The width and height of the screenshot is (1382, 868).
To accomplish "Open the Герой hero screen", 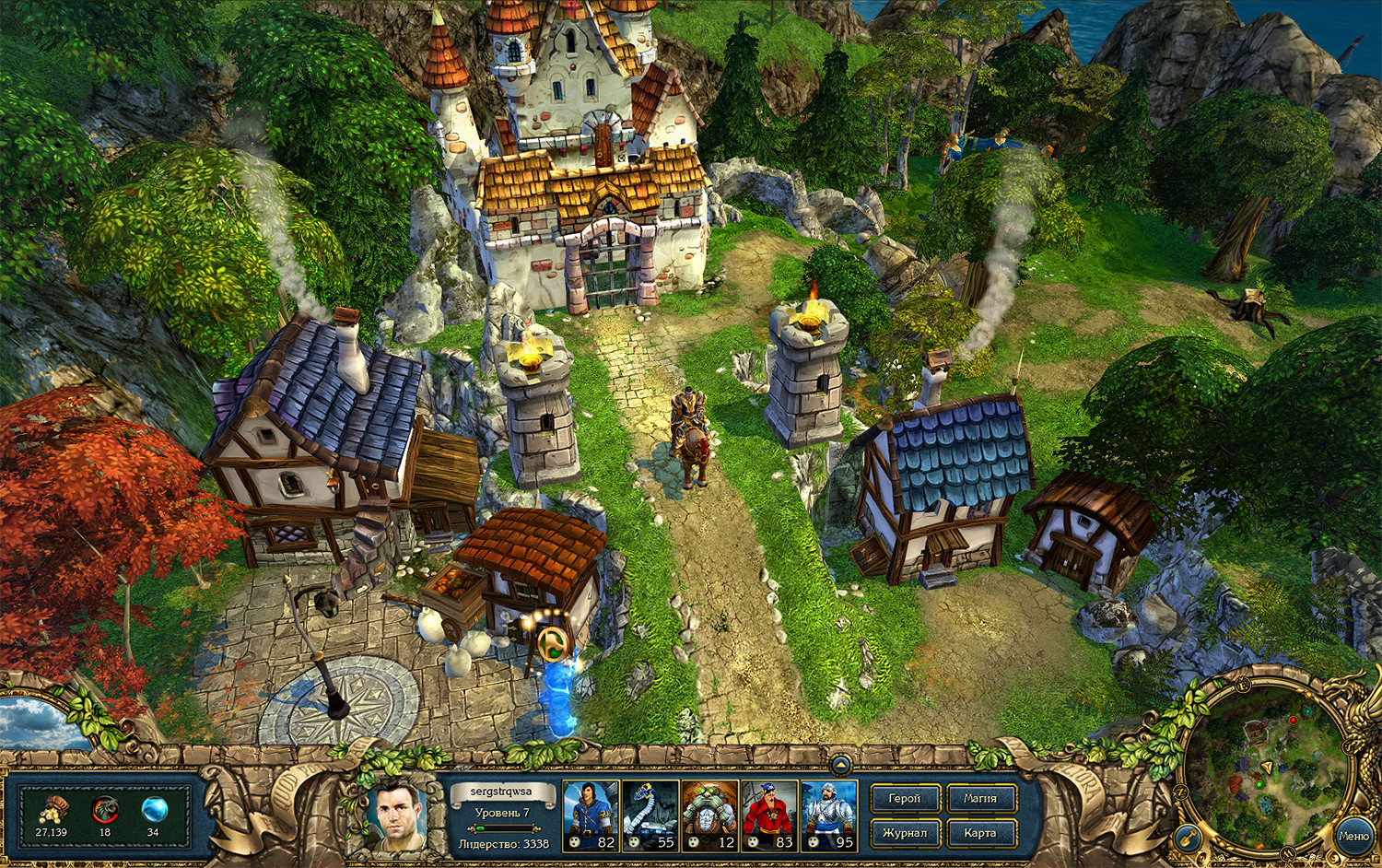I will coord(904,799).
